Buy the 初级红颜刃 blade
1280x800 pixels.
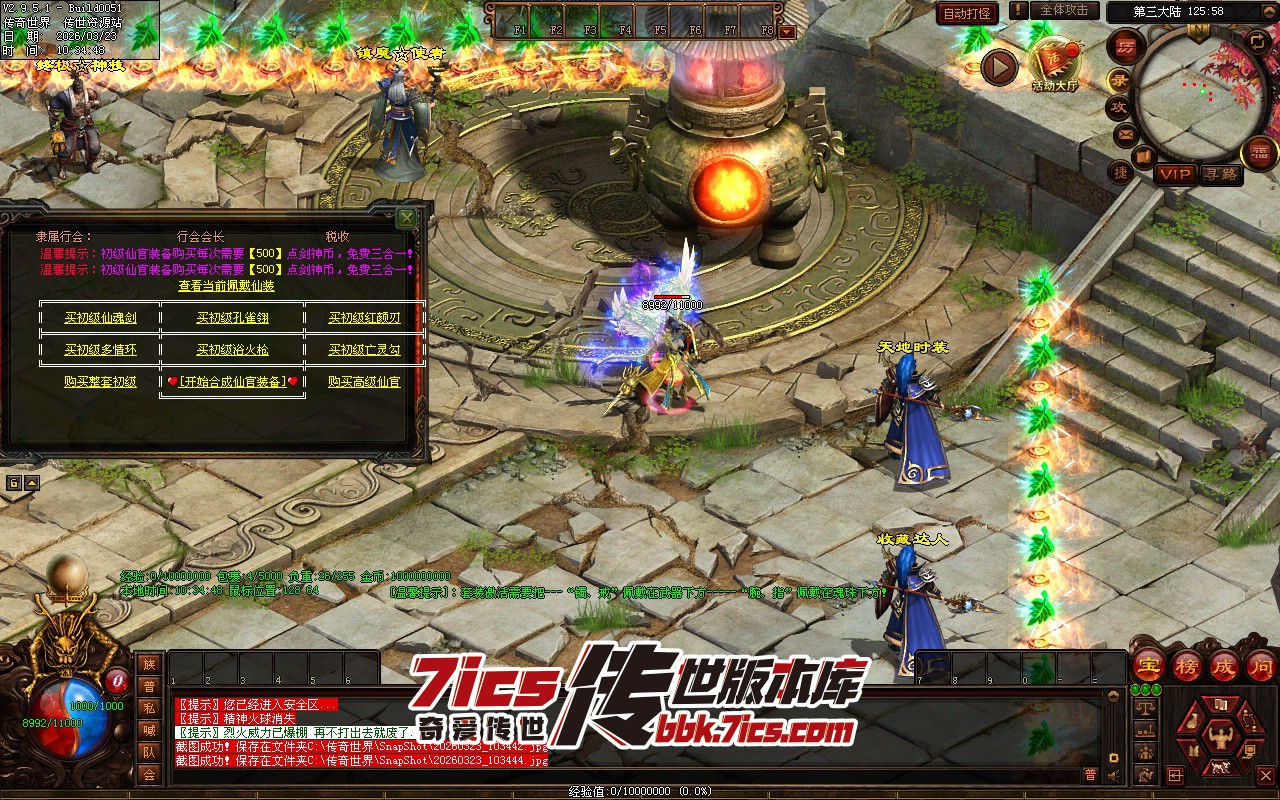click(364, 318)
